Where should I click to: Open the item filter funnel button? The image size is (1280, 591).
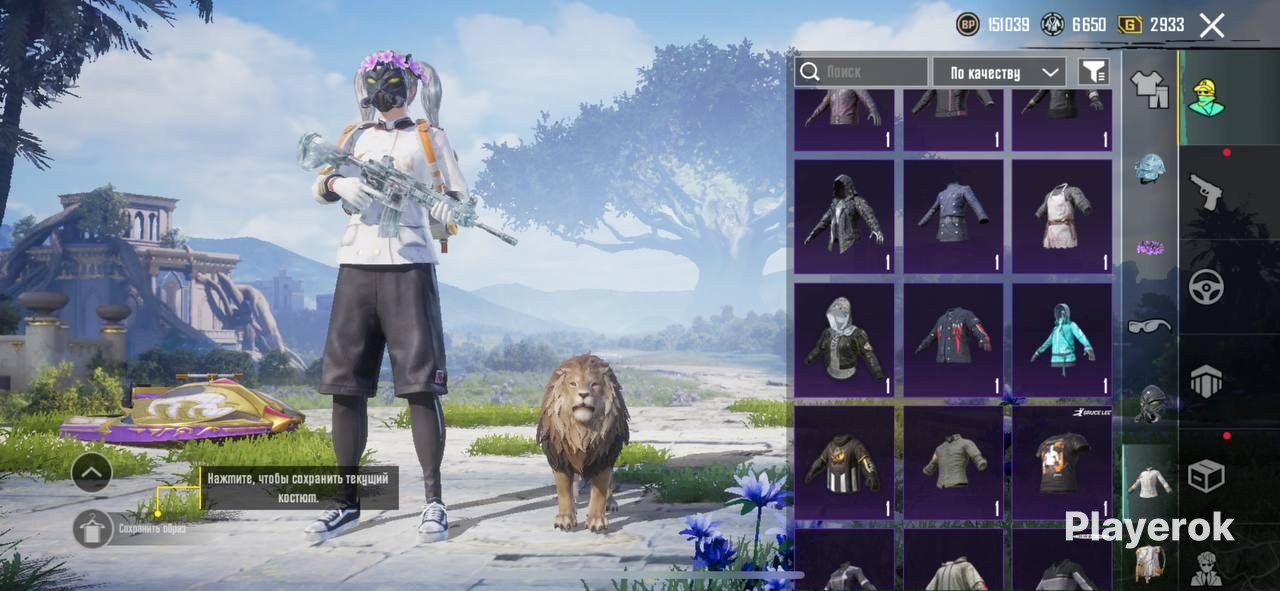pos(1094,72)
